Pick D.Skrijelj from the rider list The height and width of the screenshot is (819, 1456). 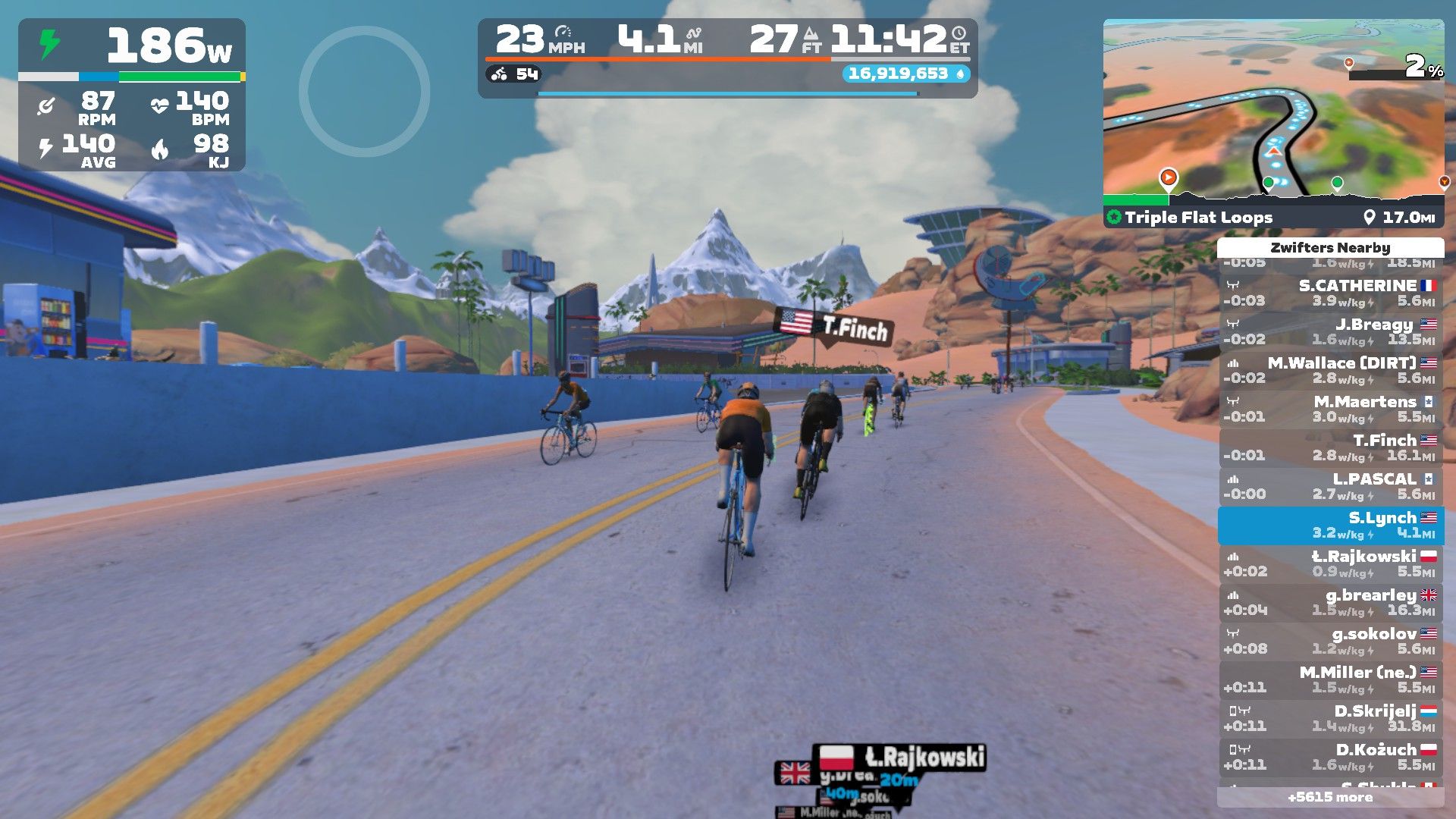(x=1330, y=718)
